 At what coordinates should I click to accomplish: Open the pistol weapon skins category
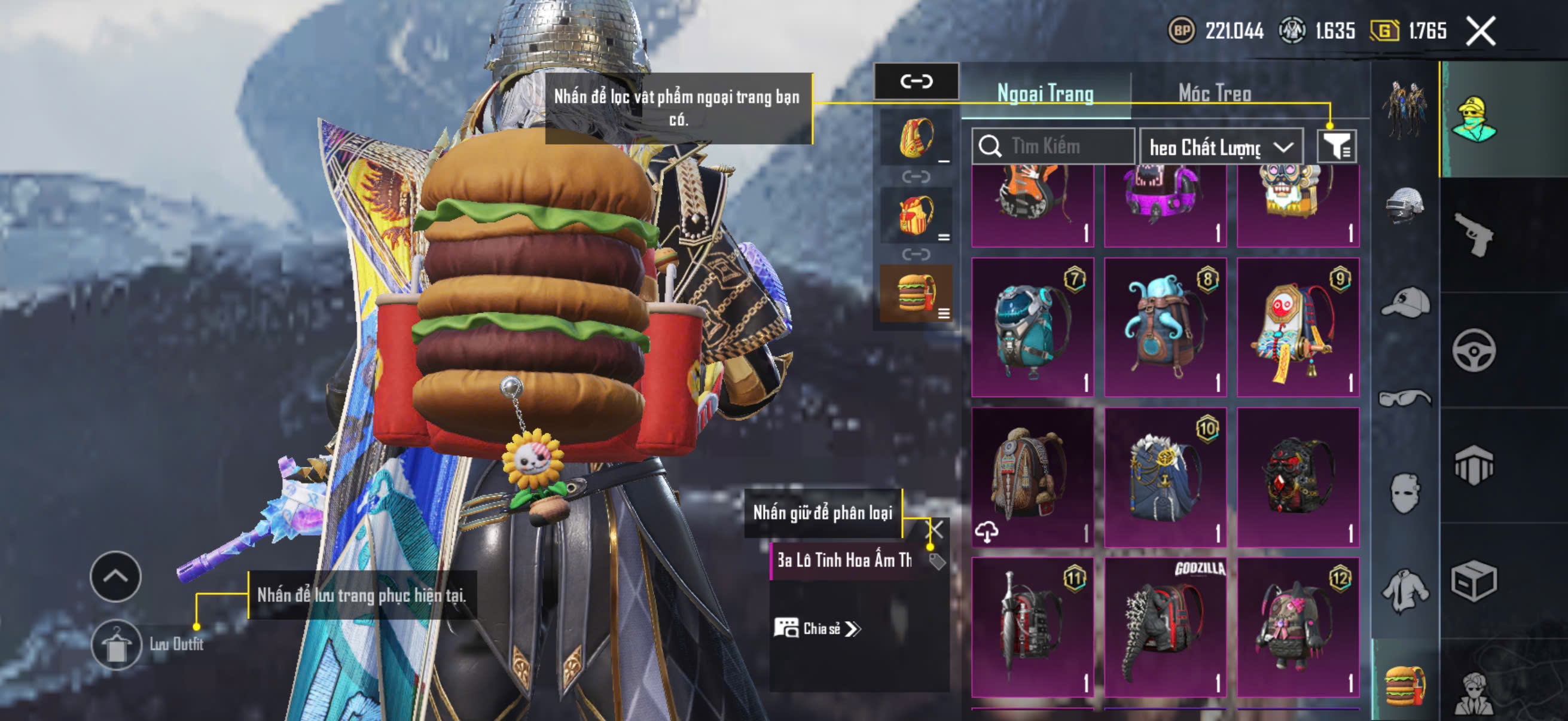1473,234
